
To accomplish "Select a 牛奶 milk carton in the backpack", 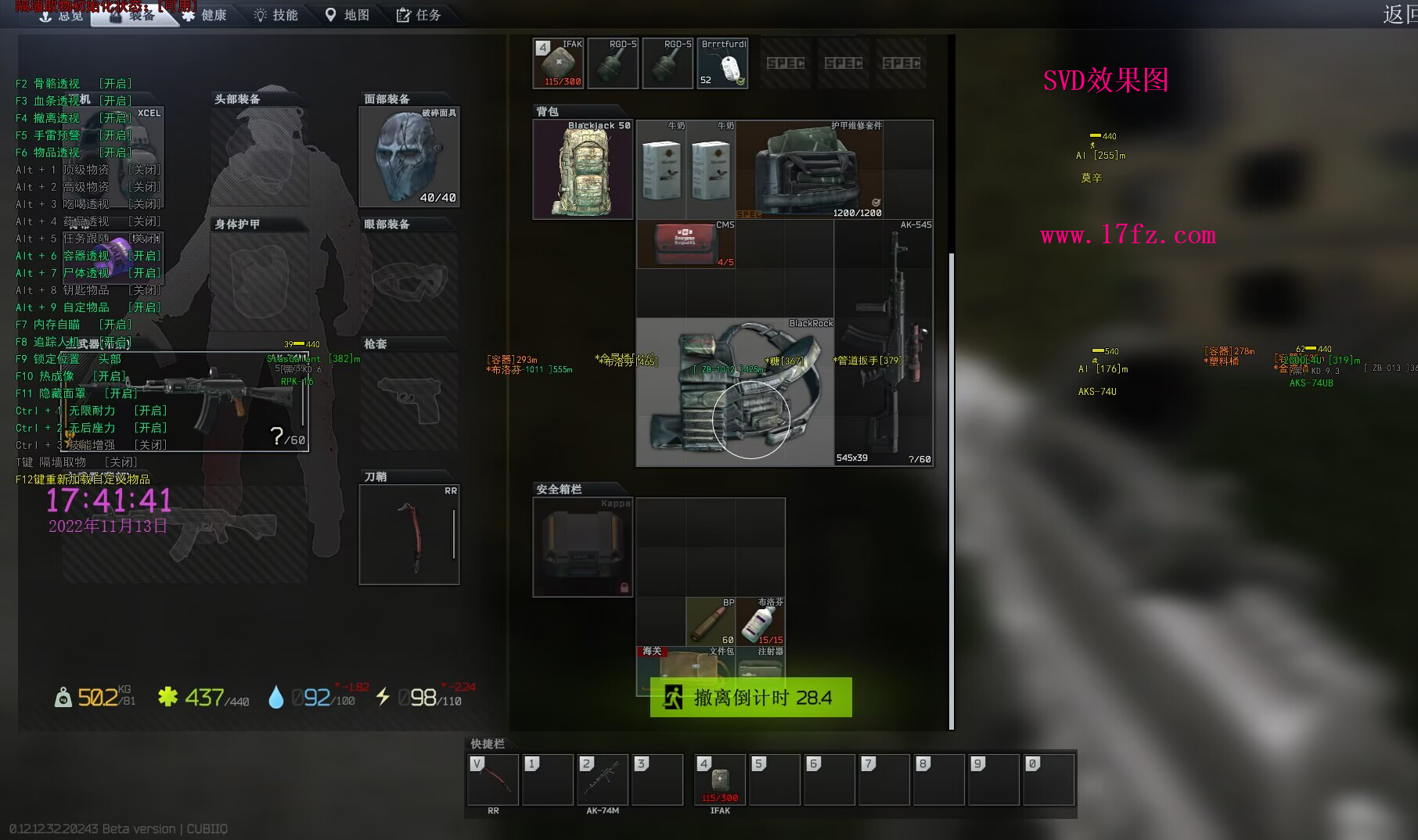I will coord(661,168).
